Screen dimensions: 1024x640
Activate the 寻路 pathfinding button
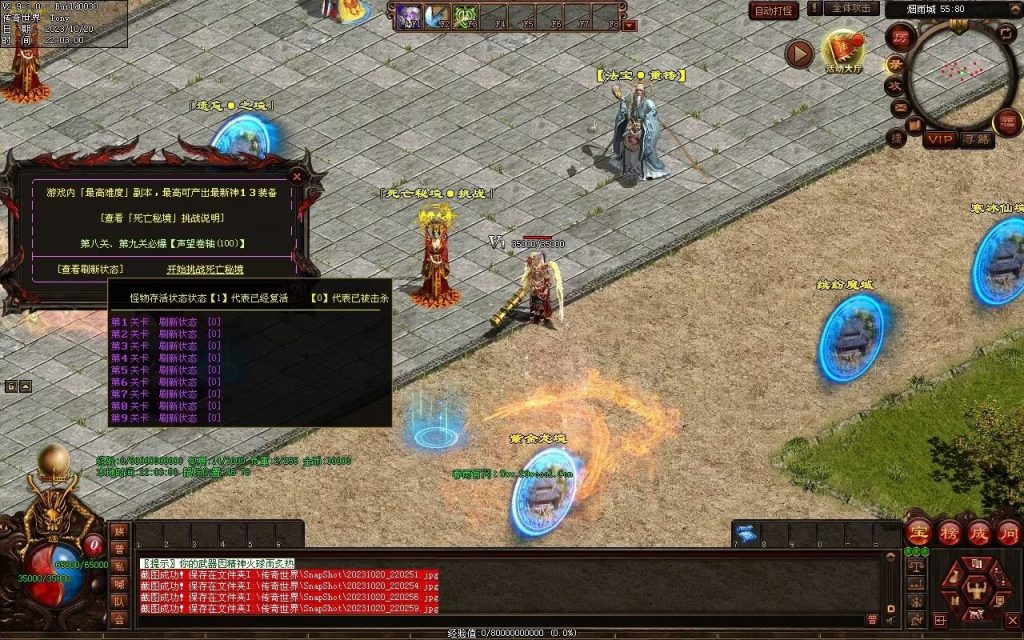[x=977, y=139]
